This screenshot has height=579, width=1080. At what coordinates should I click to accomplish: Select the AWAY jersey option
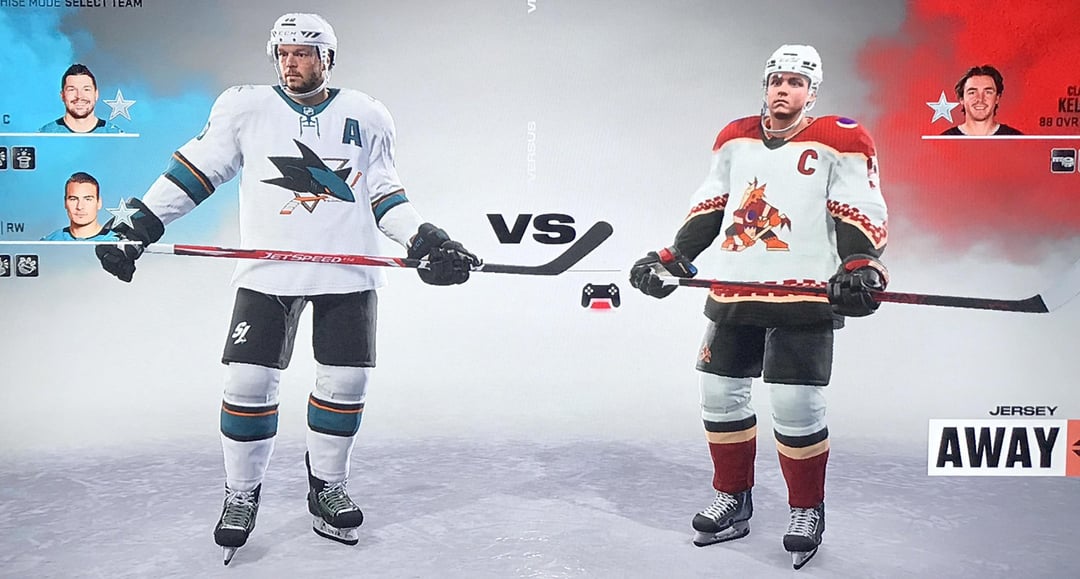click(x=996, y=447)
